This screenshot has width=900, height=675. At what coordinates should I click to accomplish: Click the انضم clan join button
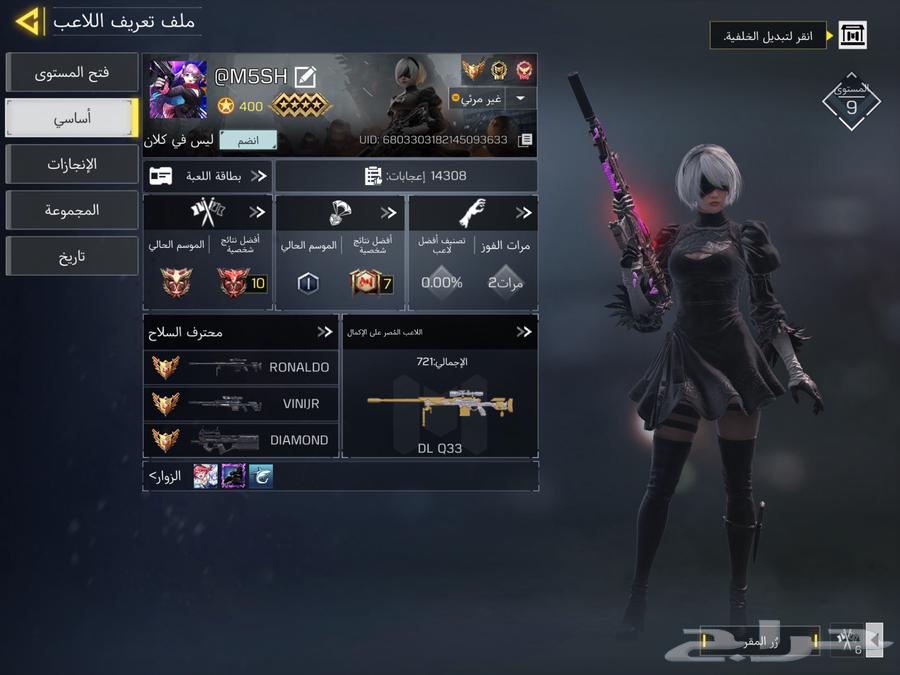(248, 140)
